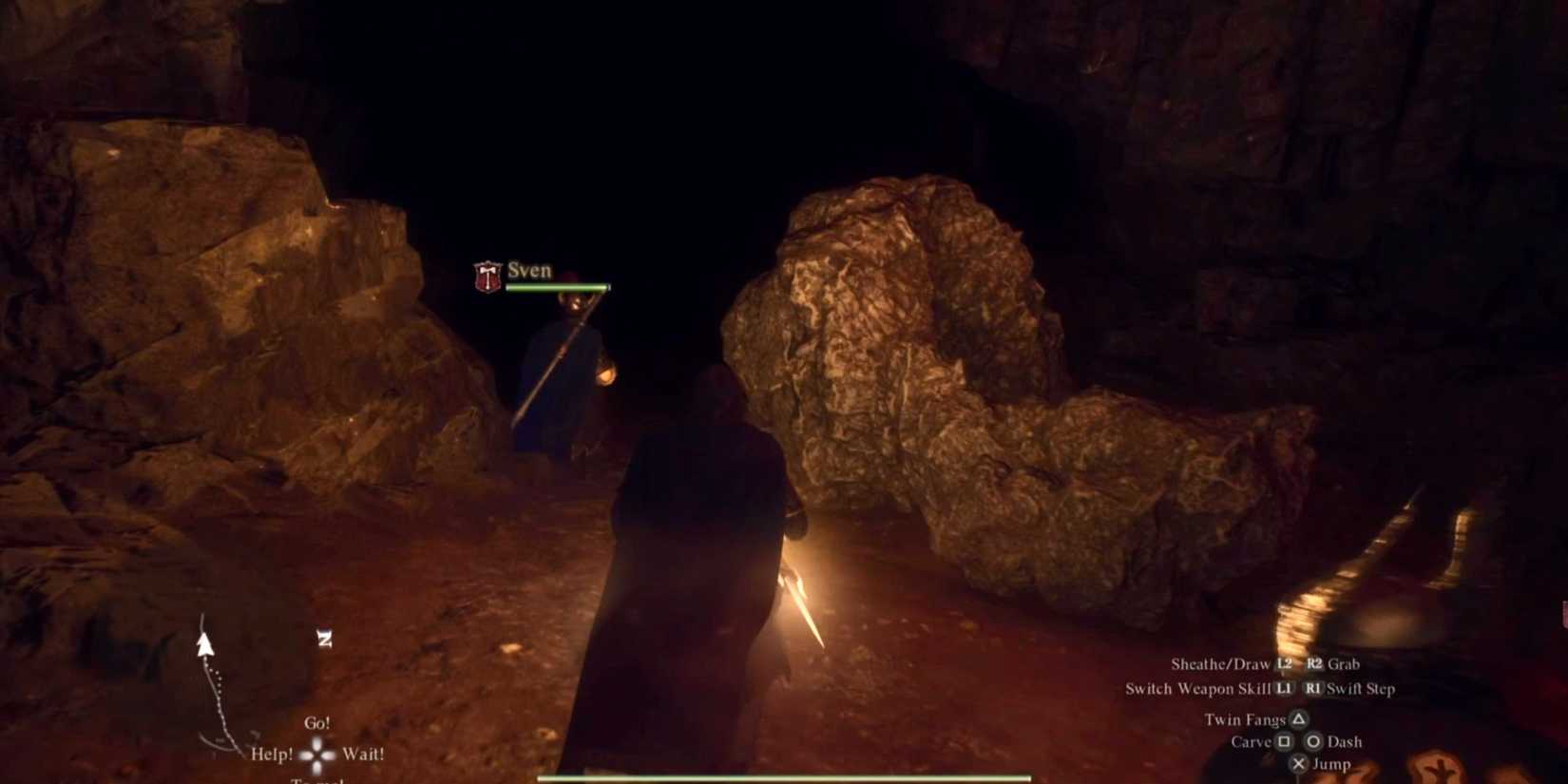Viewport: 1568px width, 784px height.
Task: Click the pawn name label Sven
Action: (530, 270)
